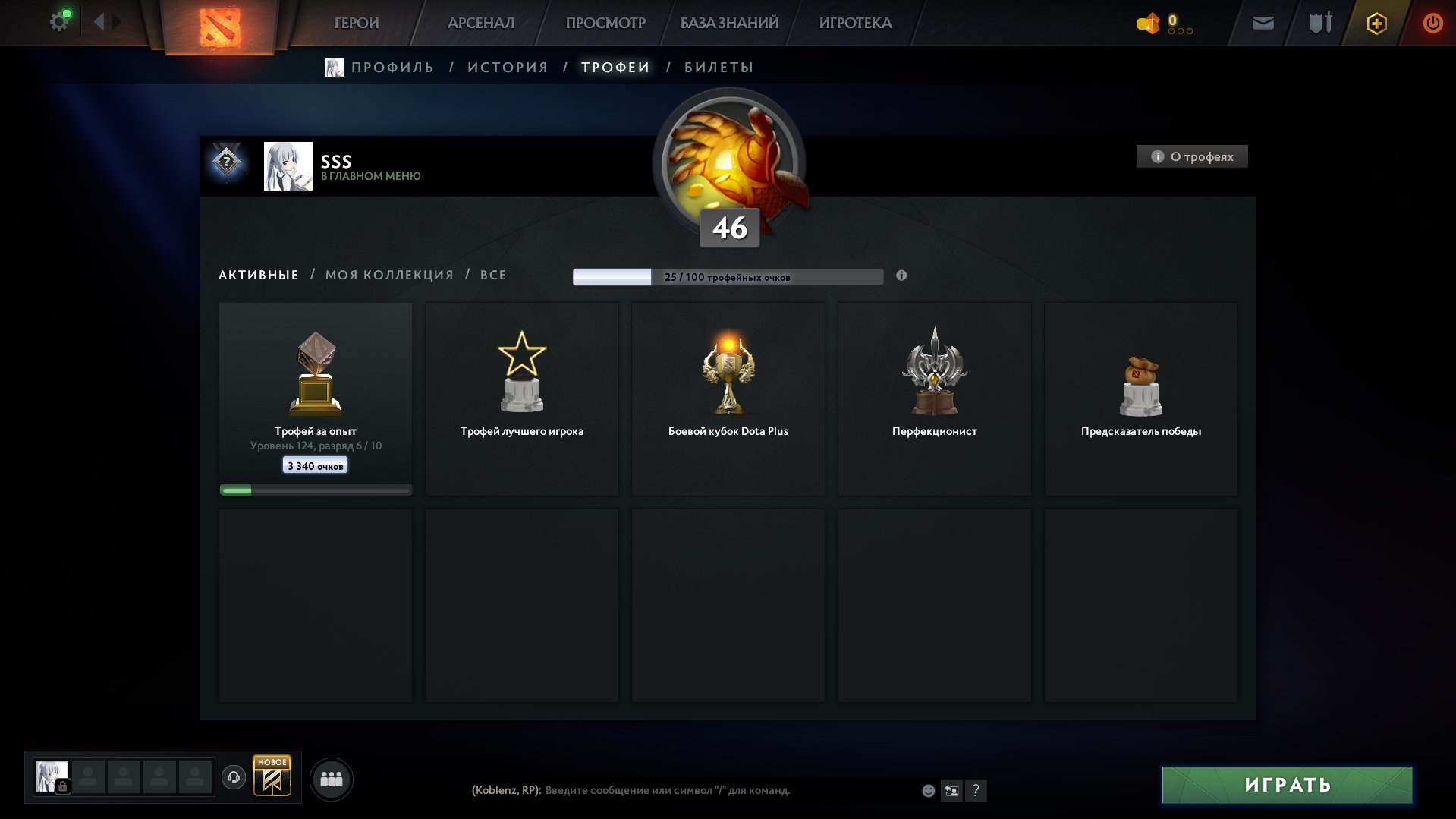The image size is (1456, 819).
Task: Click the chat translate icon
Action: tap(952, 790)
